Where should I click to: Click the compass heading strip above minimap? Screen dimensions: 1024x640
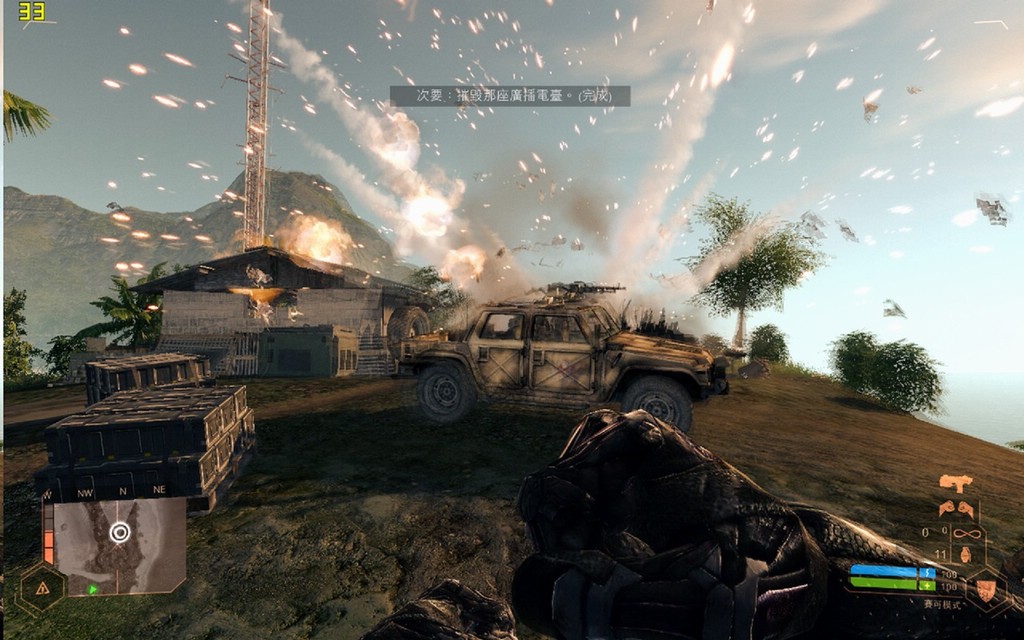[118, 492]
